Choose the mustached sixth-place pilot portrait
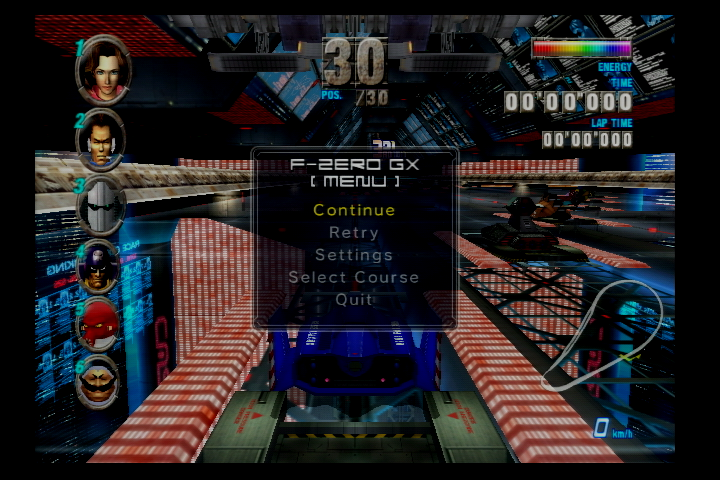 [100, 380]
